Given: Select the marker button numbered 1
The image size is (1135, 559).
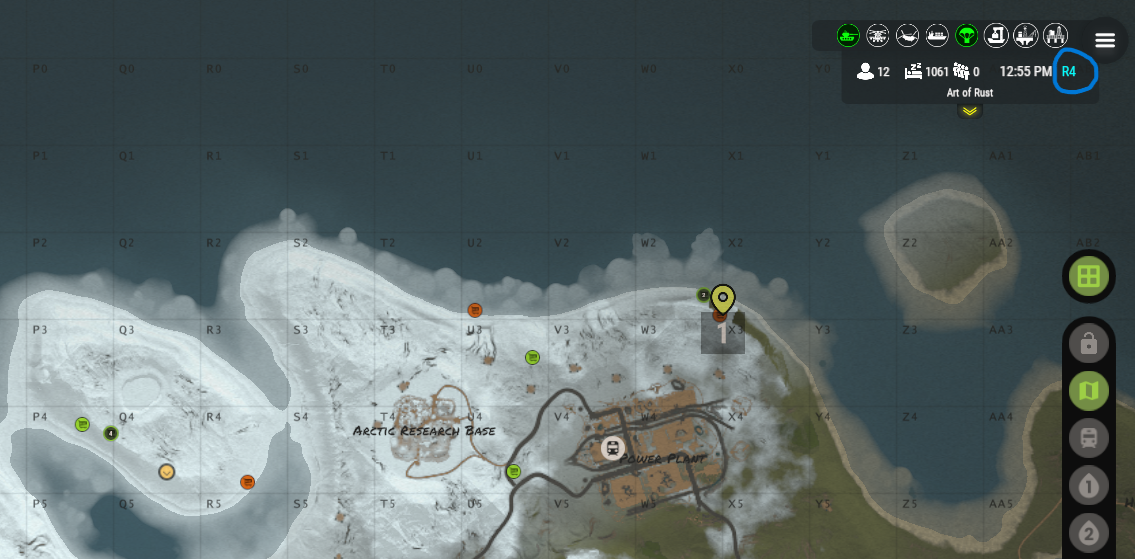Looking at the screenshot, I should tap(1088, 486).
